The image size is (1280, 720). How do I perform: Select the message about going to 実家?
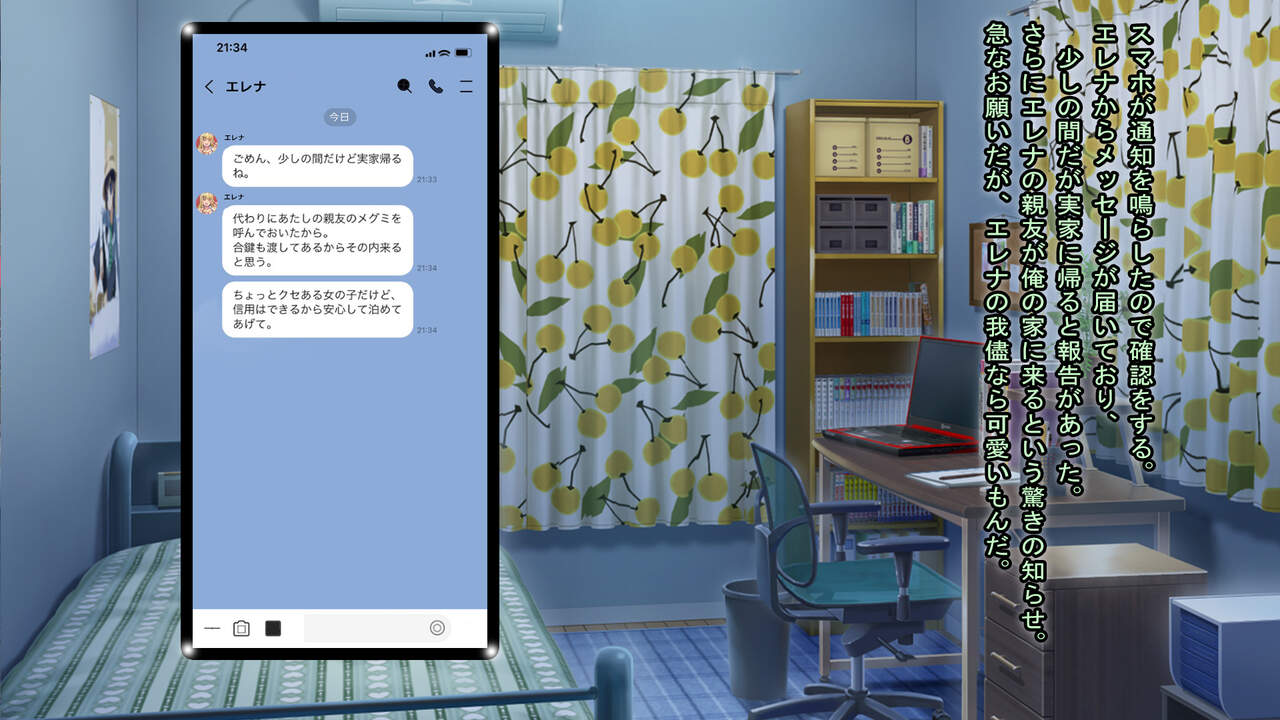[317, 166]
